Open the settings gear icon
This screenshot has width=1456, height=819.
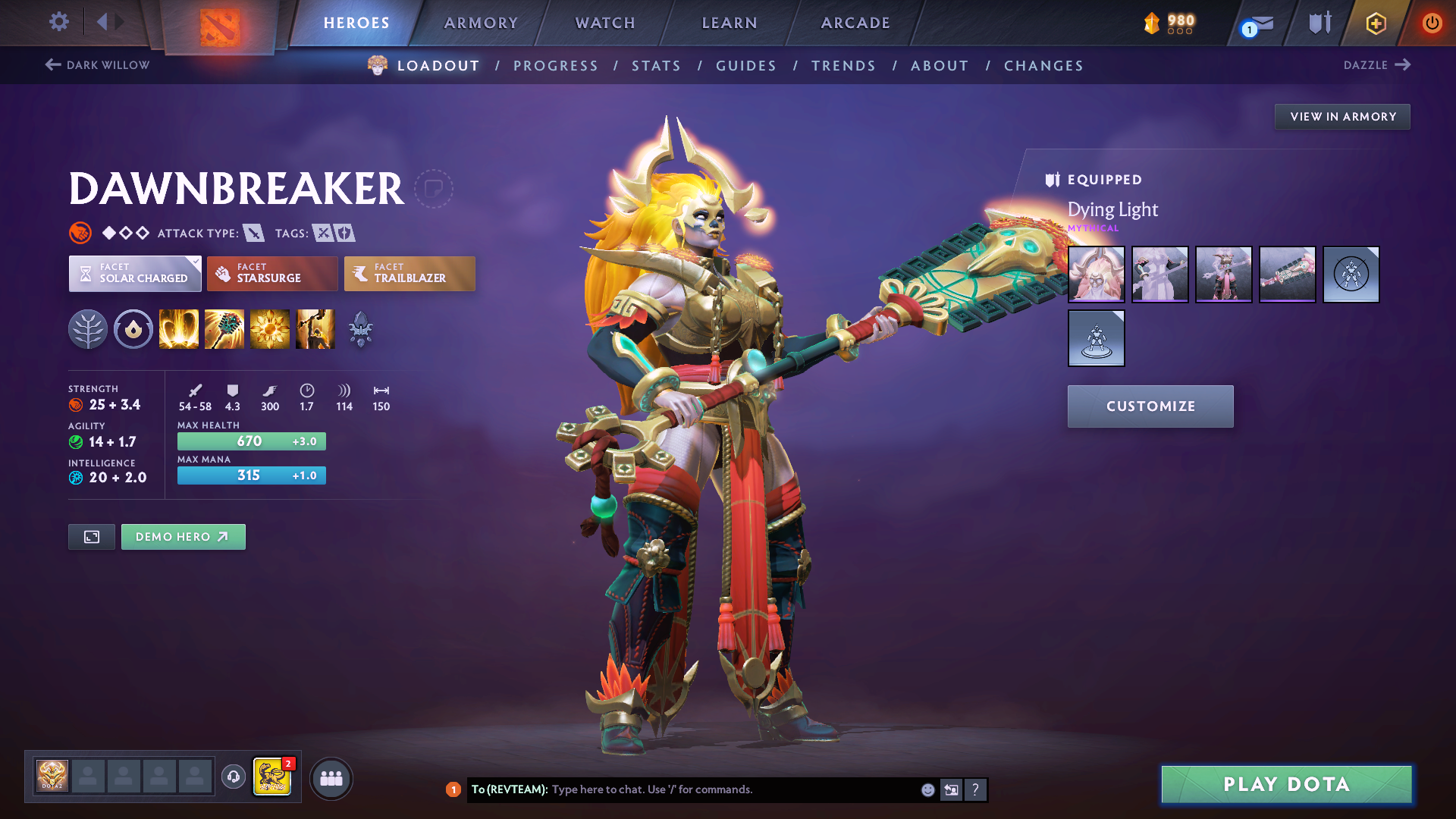click(x=58, y=22)
